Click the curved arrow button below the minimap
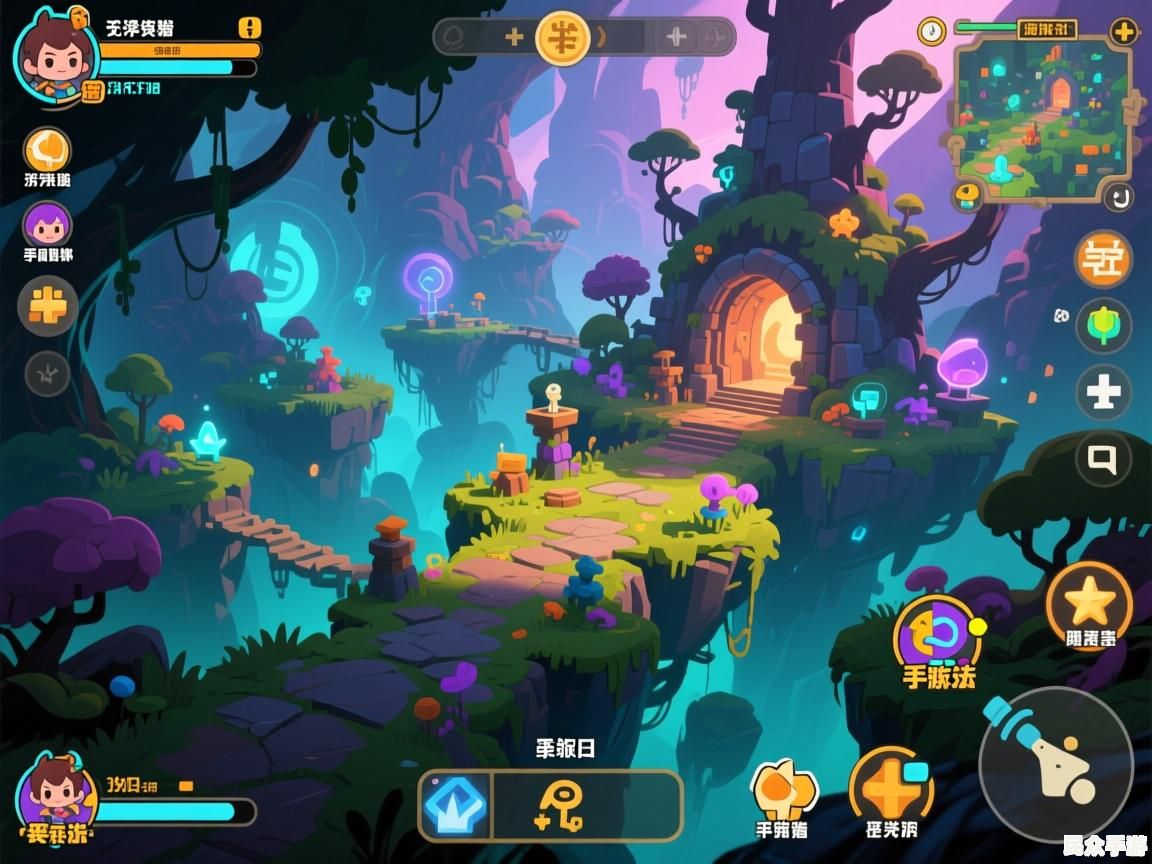Viewport: 1152px width, 864px height. [x=1118, y=196]
